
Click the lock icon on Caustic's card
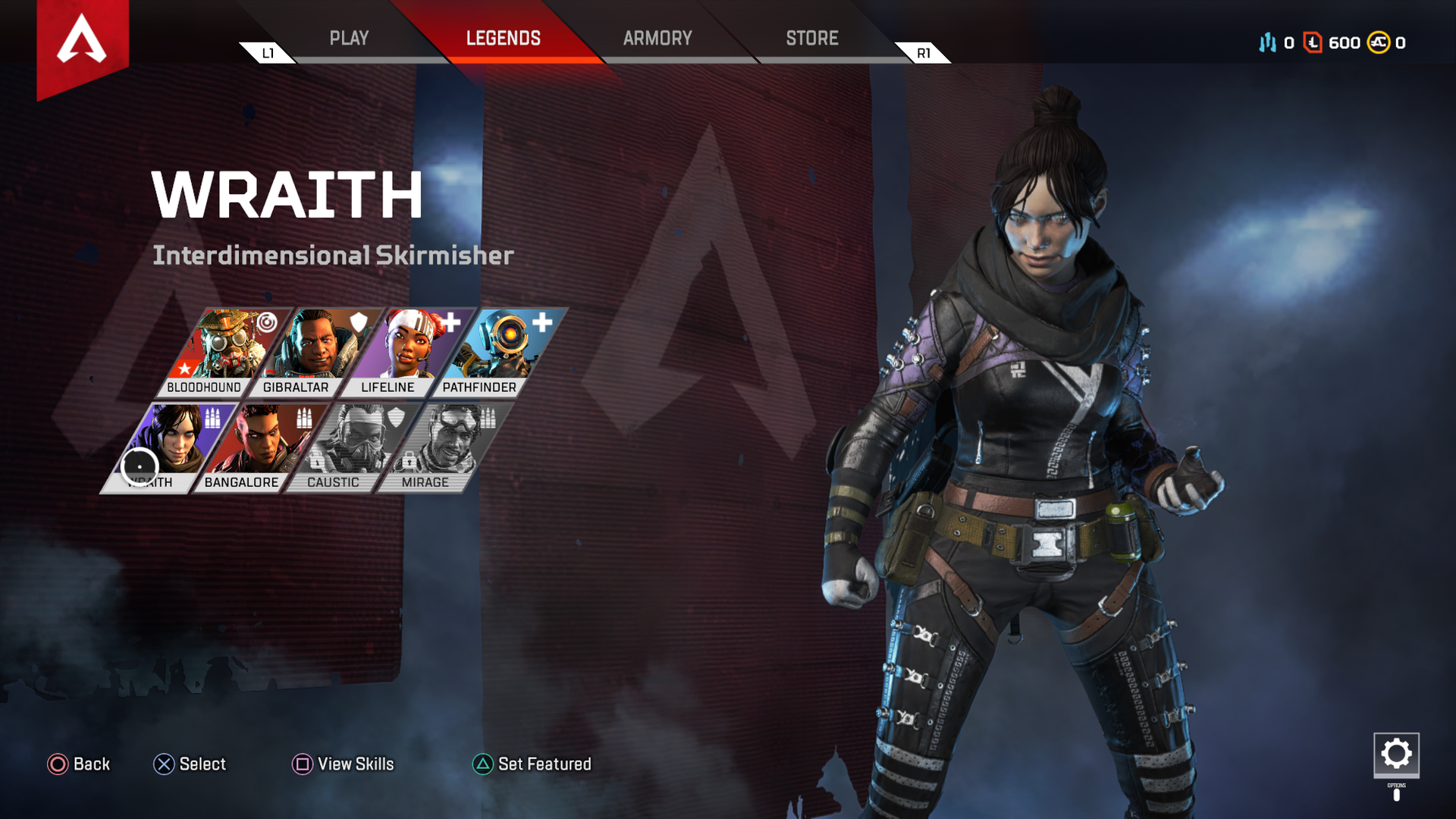[317, 461]
